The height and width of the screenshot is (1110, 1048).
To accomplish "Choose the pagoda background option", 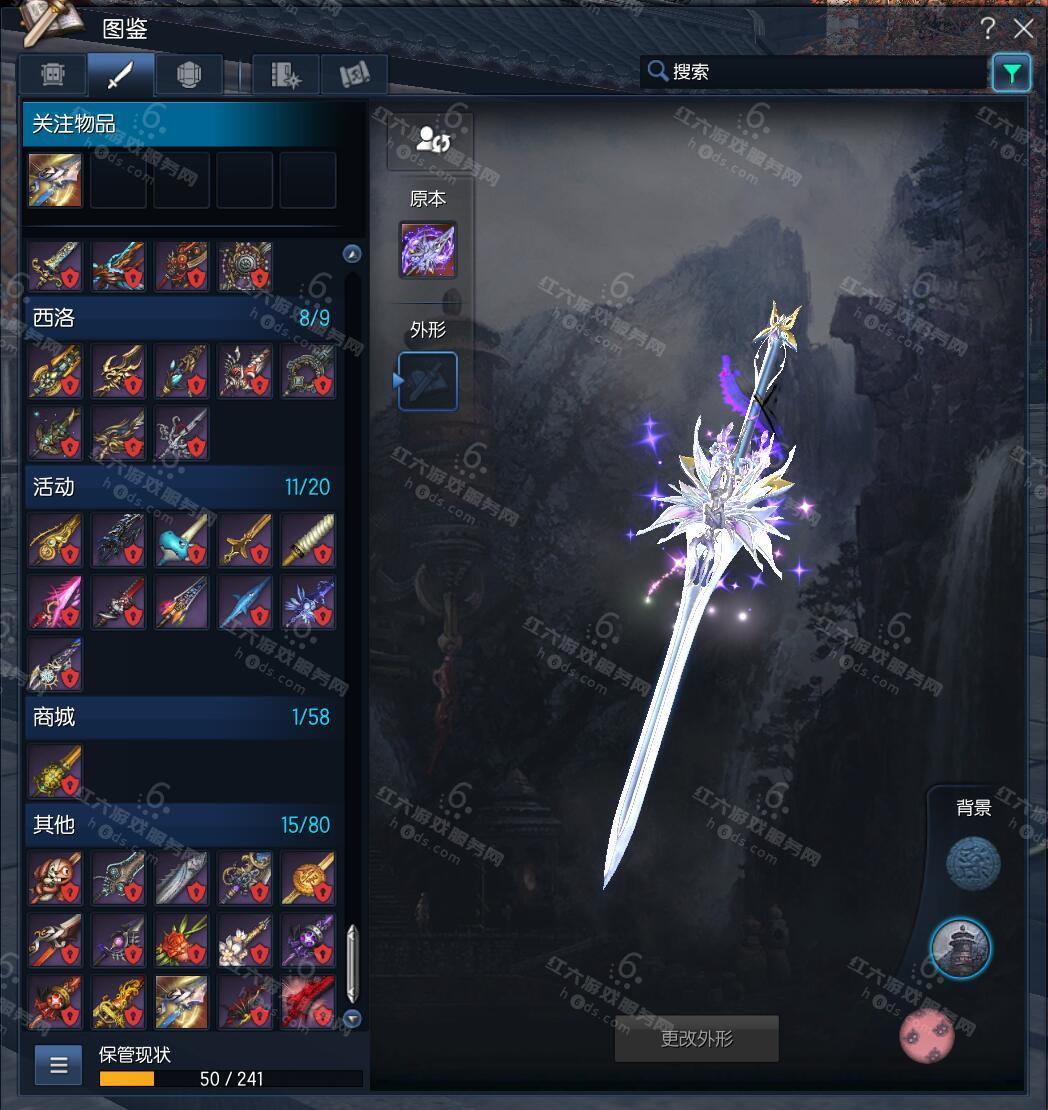I will pyautogui.click(x=961, y=947).
